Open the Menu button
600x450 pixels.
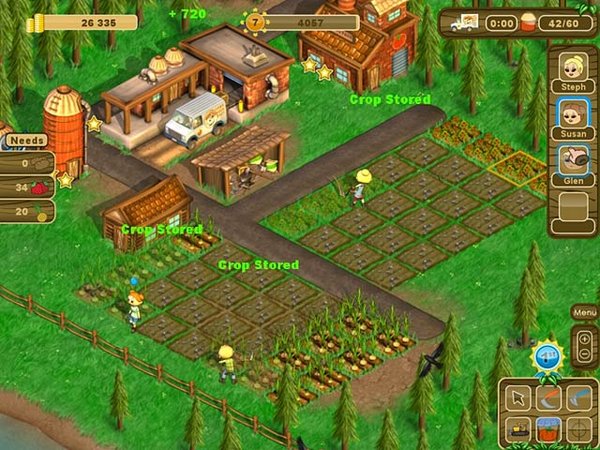[x=583, y=313]
